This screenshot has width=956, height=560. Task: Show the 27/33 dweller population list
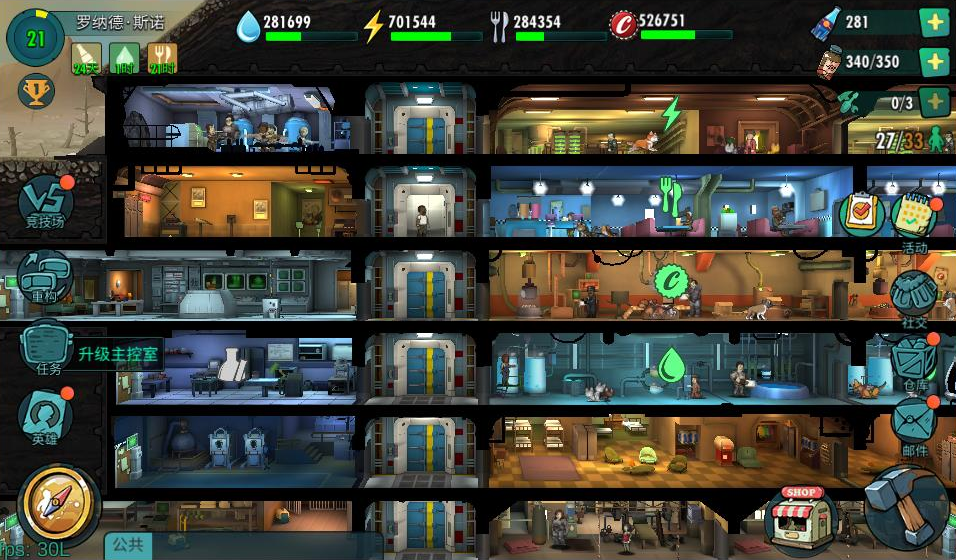pos(910,139)
